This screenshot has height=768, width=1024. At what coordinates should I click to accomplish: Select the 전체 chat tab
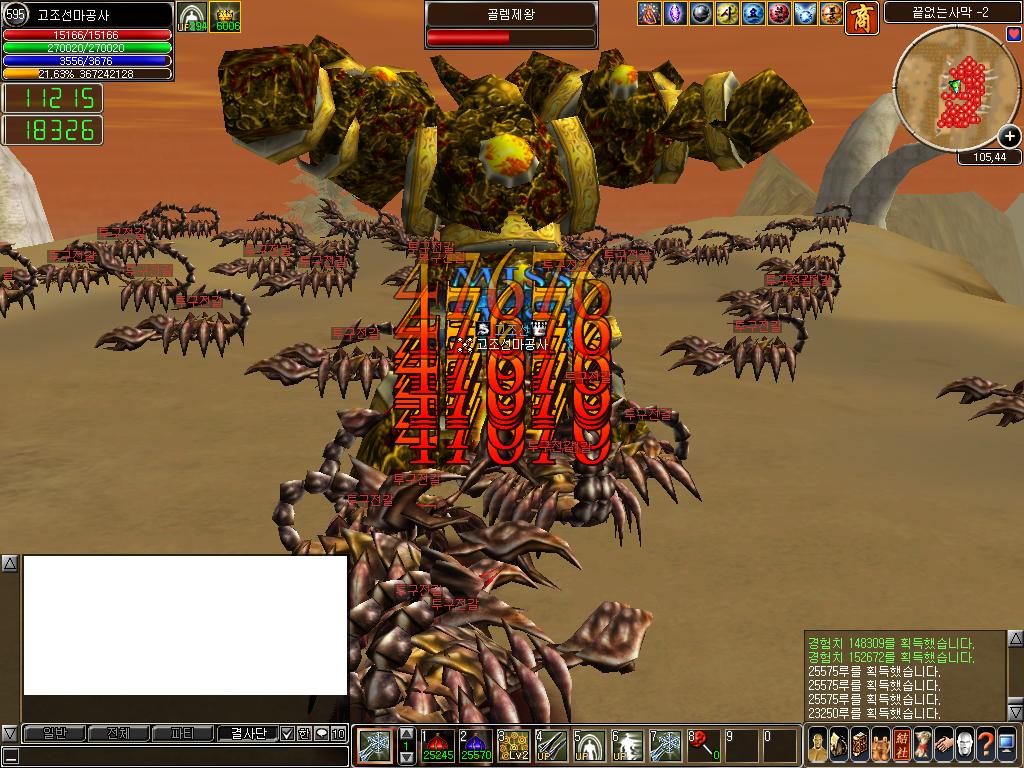pos(118,733)
